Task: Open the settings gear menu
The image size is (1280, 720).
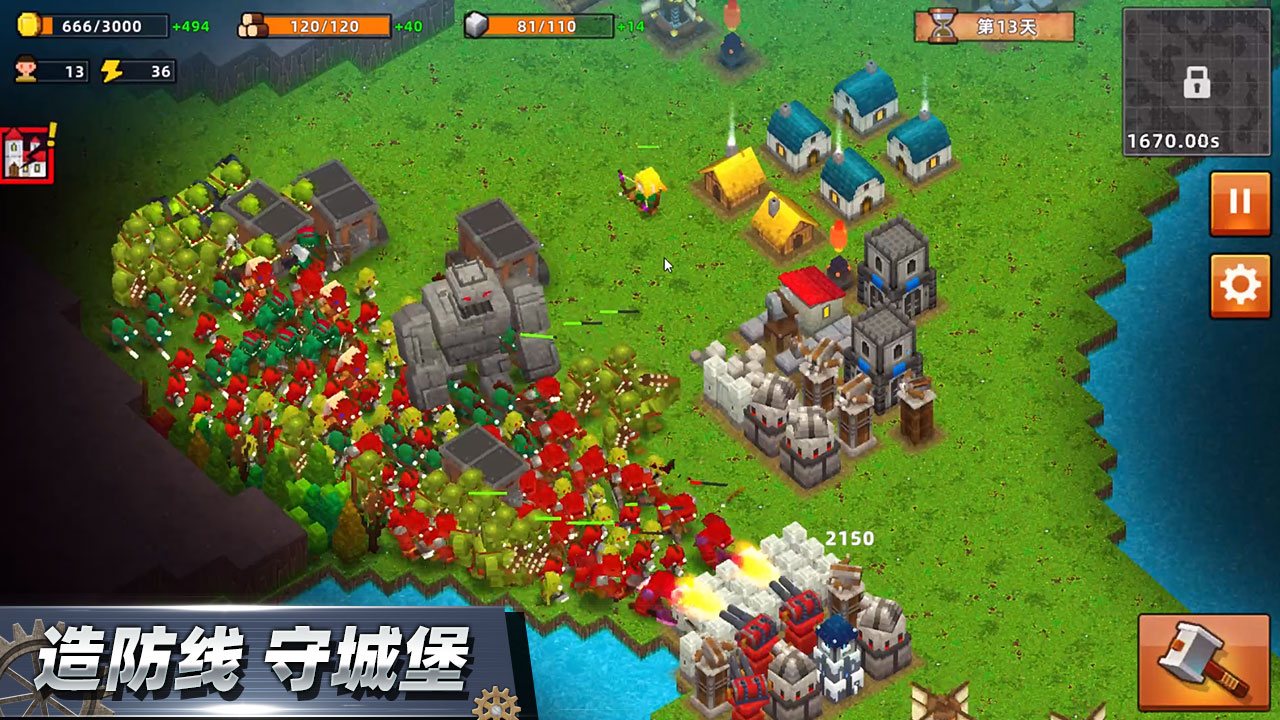Action: pos(1239,283)
